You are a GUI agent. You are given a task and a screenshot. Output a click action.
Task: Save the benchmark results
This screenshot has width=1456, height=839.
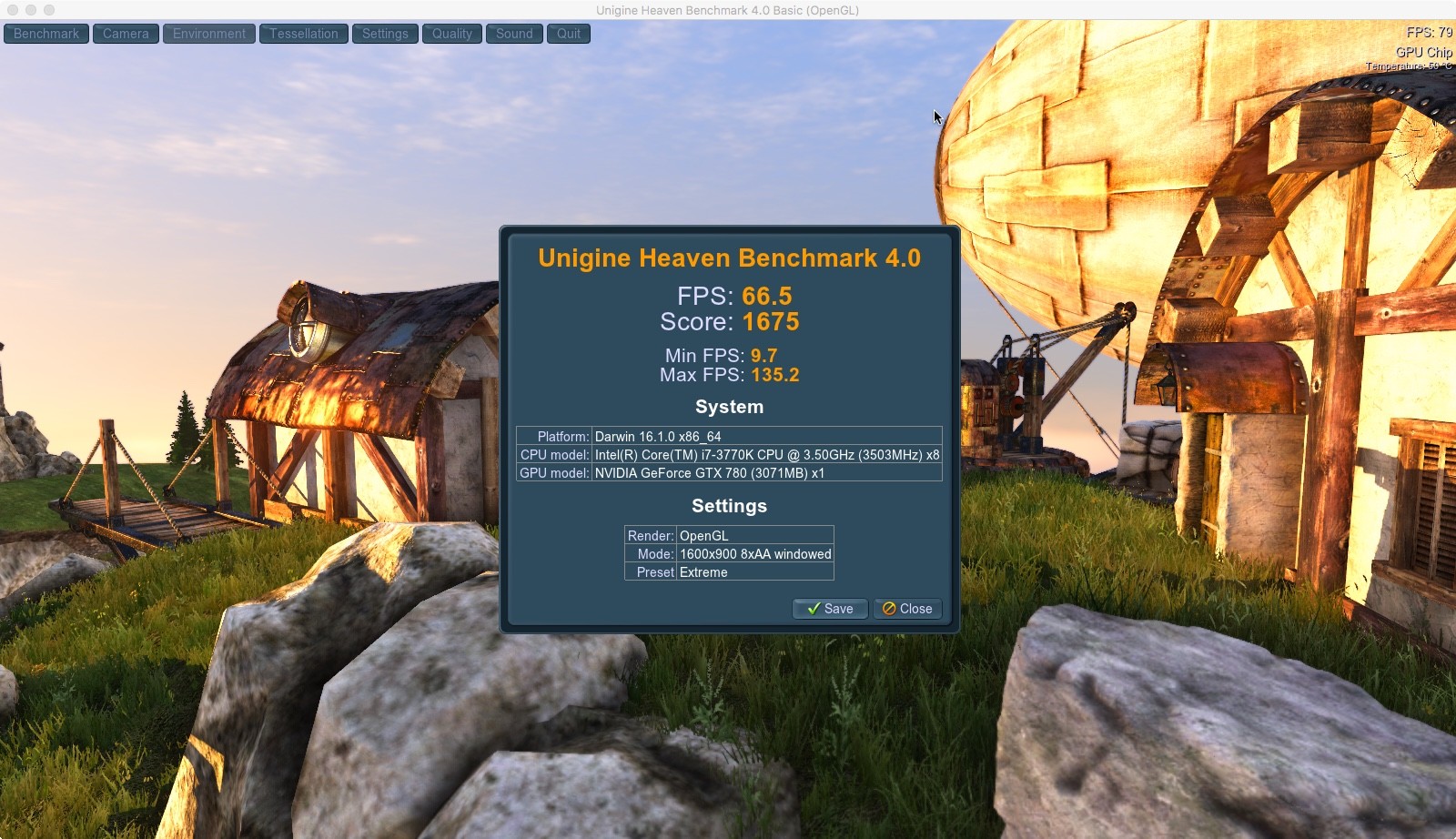(x=829, y=609)
